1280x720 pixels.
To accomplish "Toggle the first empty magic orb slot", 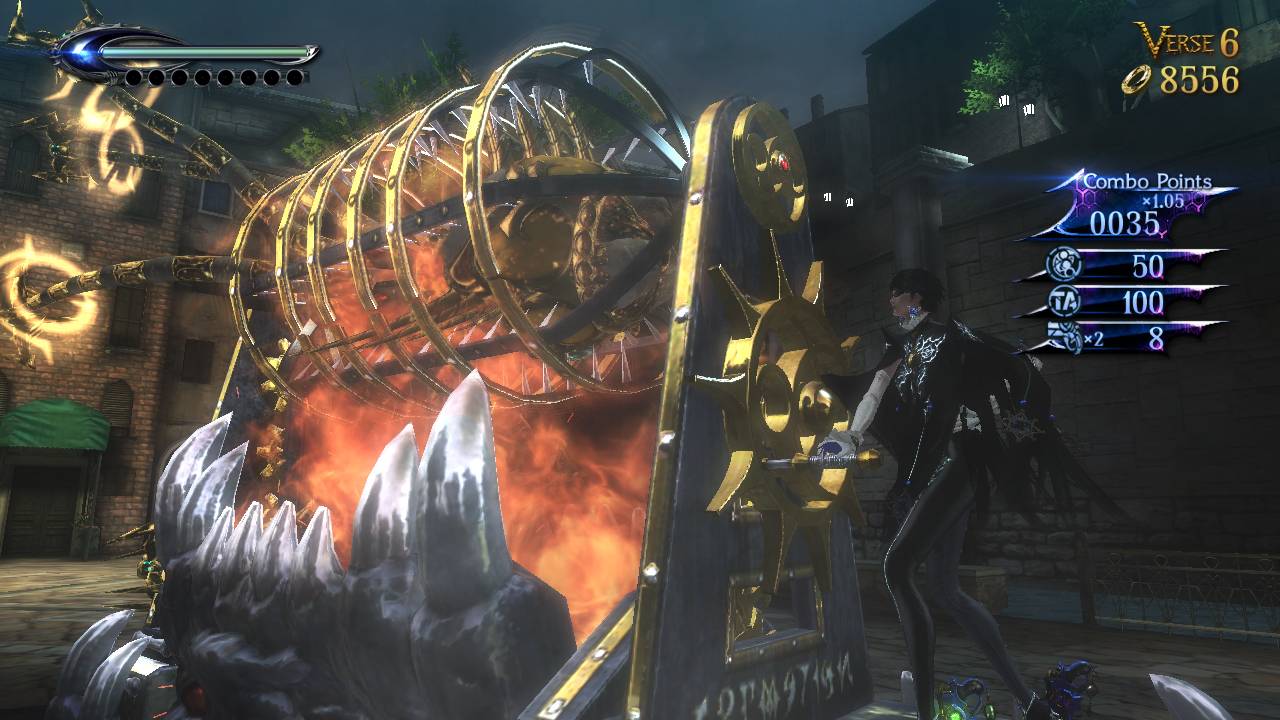I will [x=134, y=77].
